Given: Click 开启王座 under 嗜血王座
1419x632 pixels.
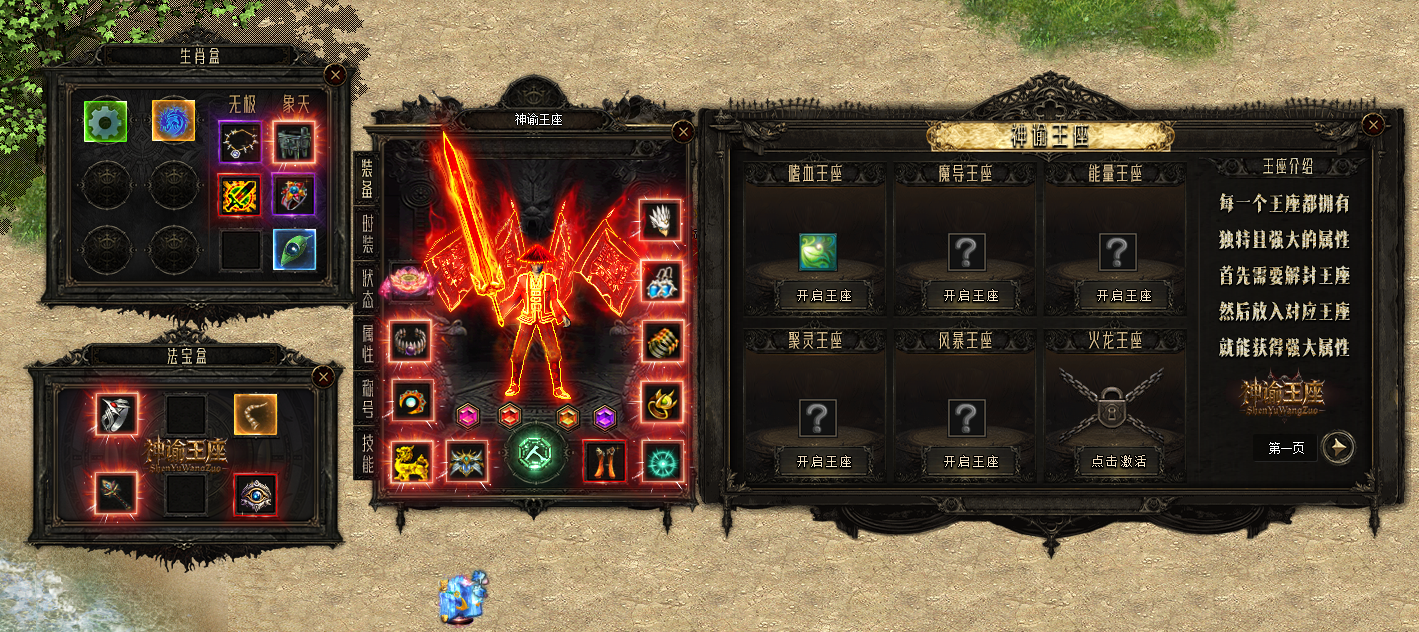Looking at the screenshot, I should click(816, 296).
